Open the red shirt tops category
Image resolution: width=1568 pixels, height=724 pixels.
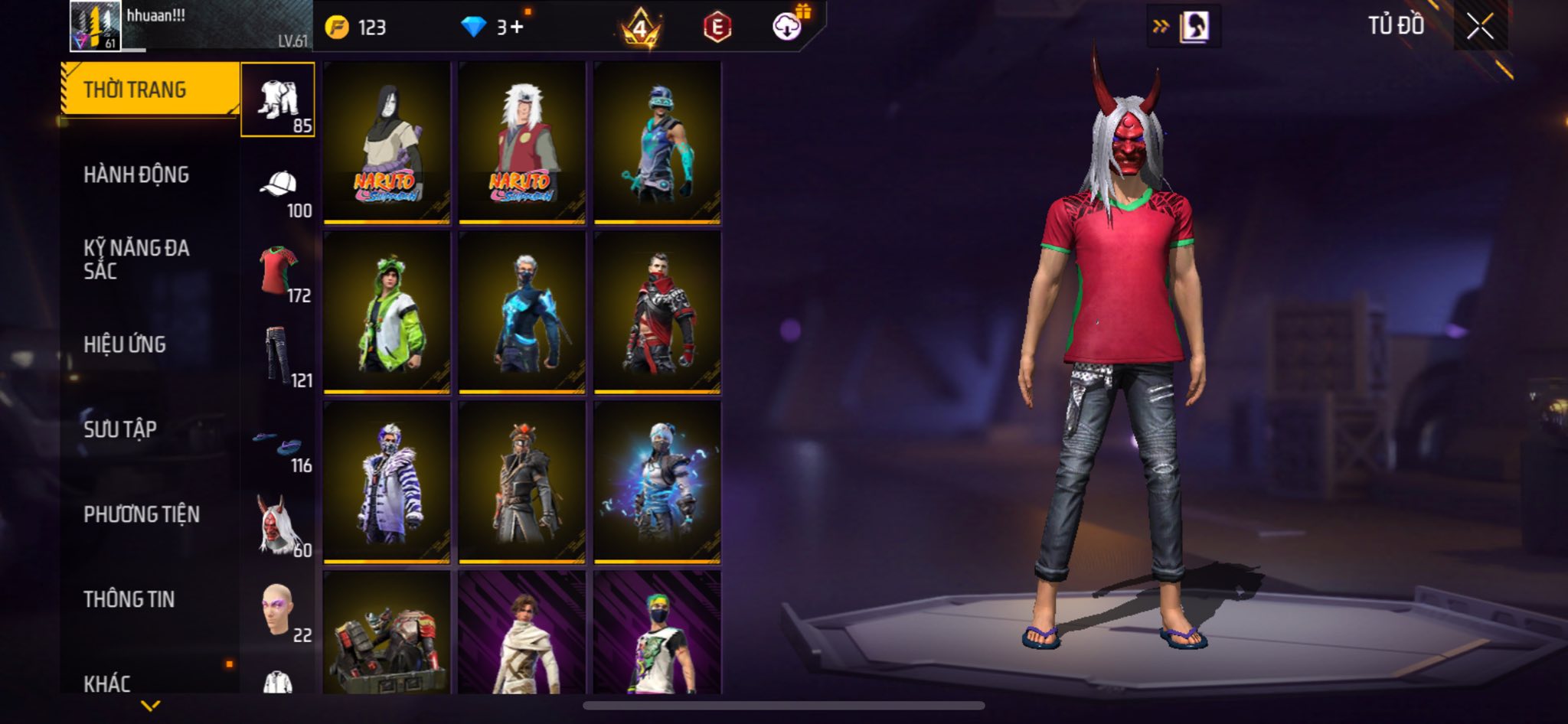(279, 272)
